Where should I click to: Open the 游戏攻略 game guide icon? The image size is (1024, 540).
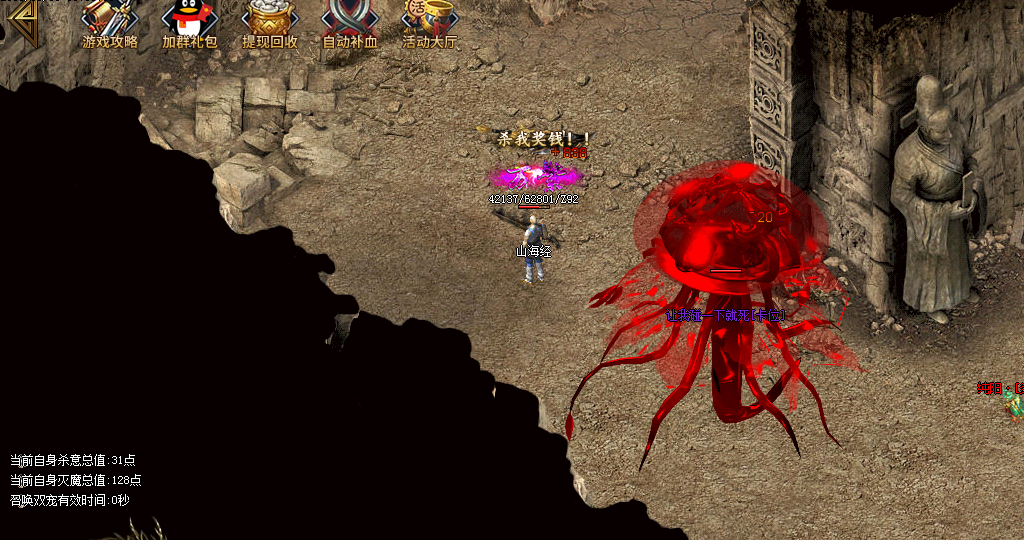109,20
